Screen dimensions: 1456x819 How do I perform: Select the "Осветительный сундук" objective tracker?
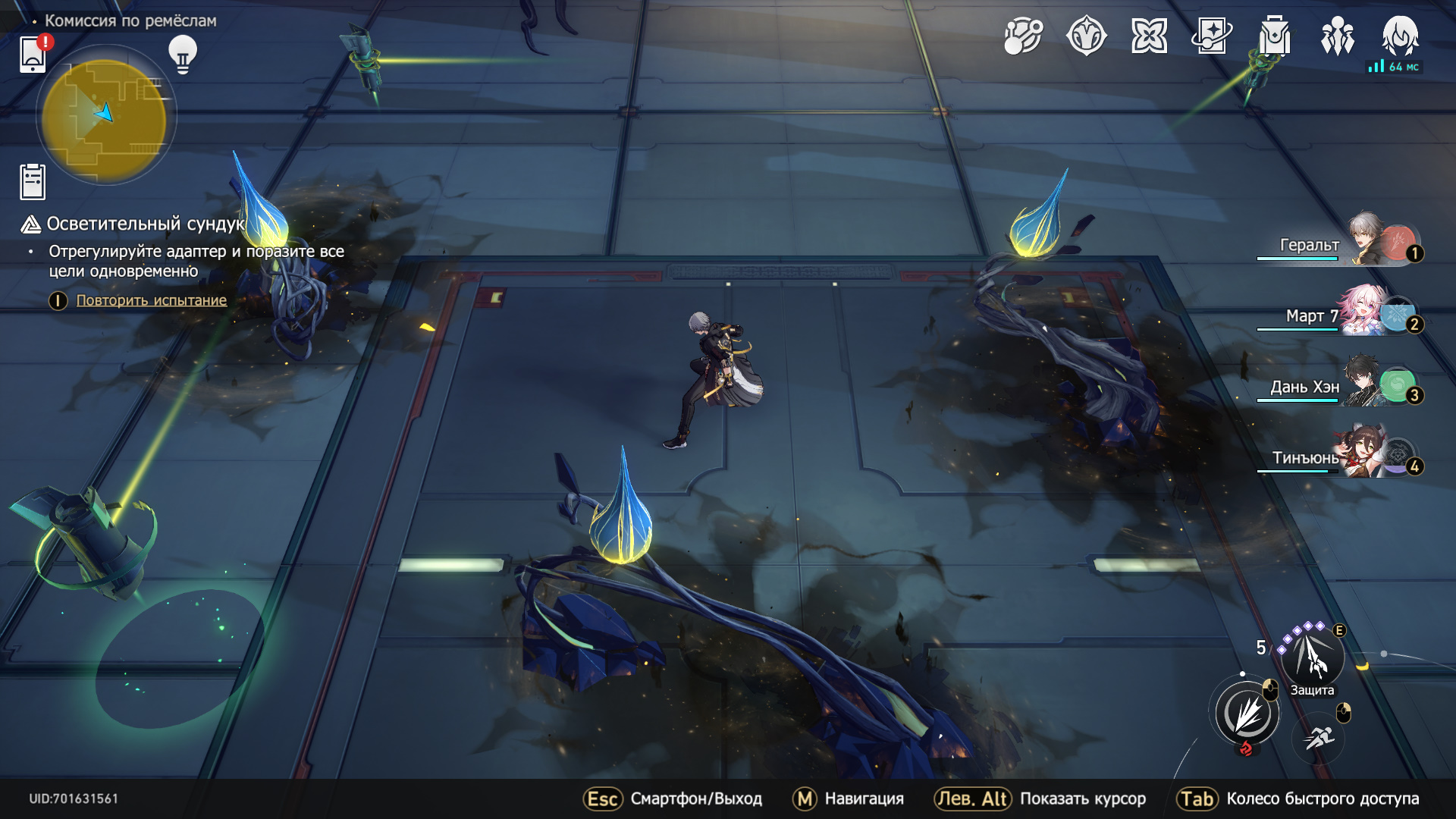pos(144,224)
